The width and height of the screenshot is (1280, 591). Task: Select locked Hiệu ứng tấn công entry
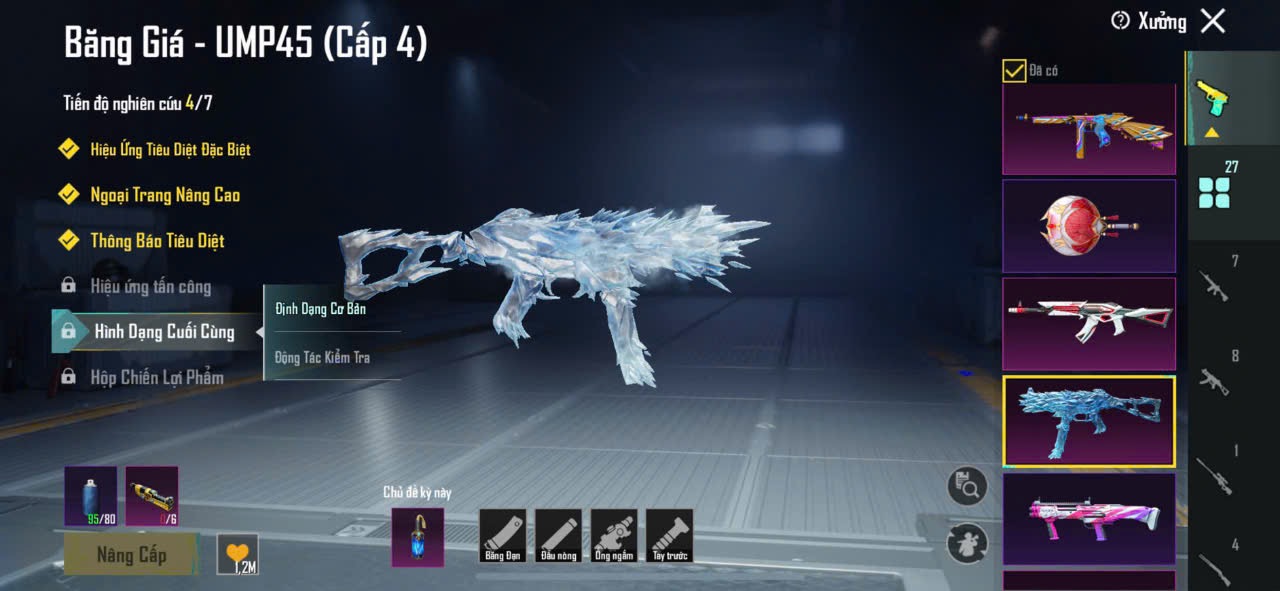click(x=150, y=287)
